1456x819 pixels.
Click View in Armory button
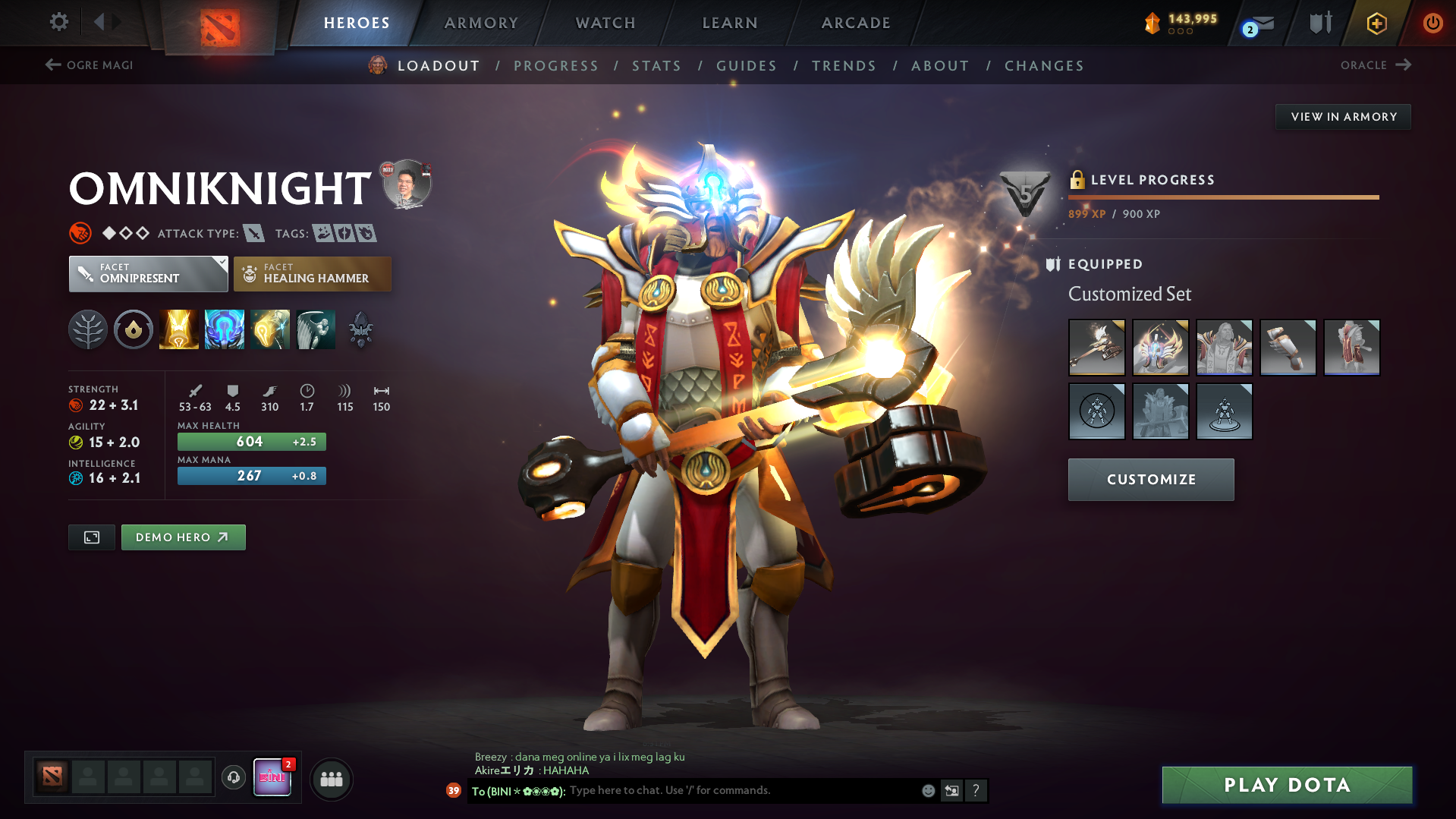[1343, 117]
